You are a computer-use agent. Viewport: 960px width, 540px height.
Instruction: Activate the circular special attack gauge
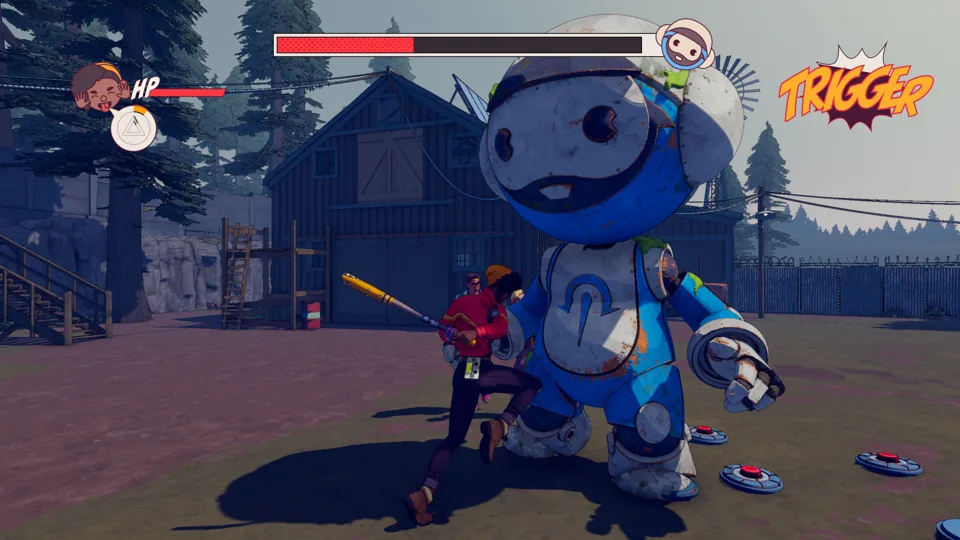pyautogui.click(x=133, y=128)
